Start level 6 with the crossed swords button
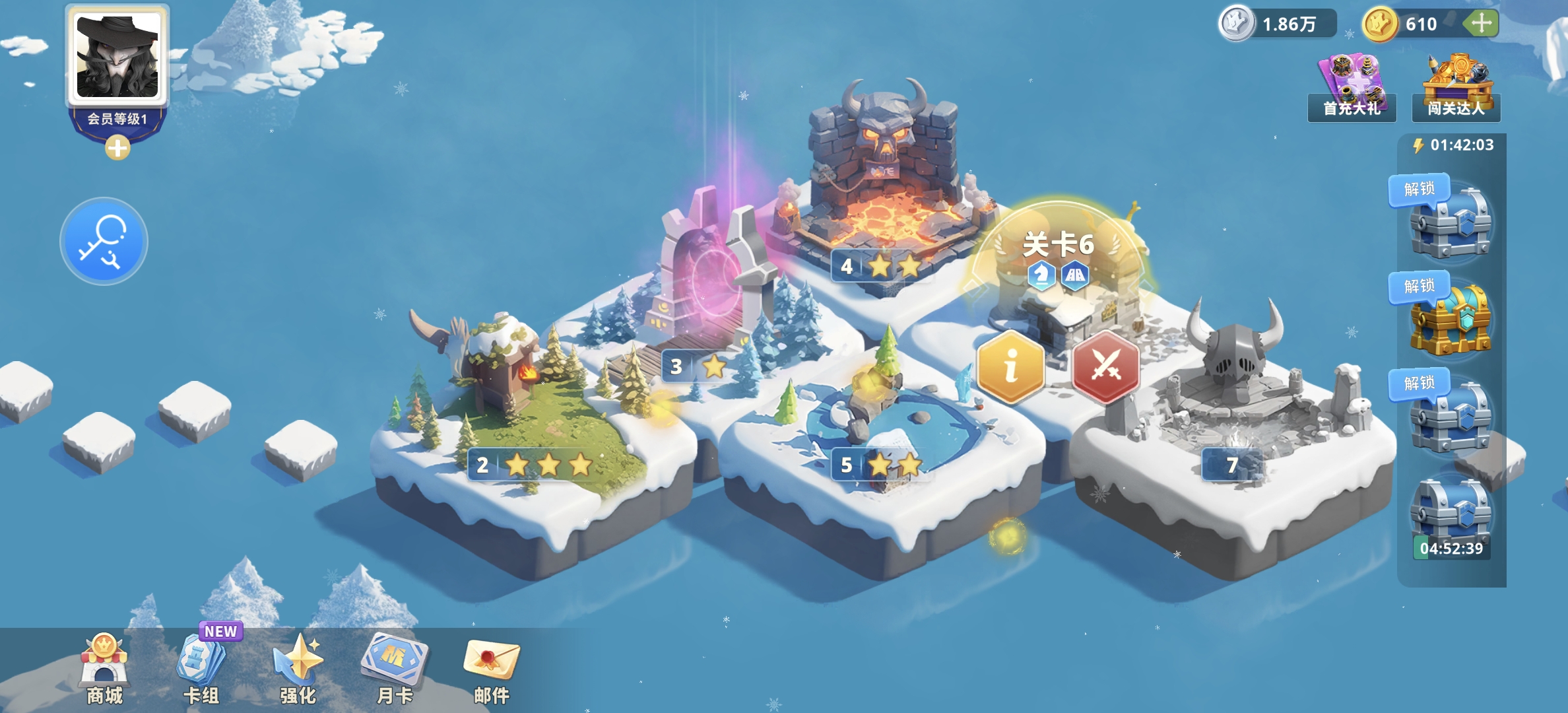This screenshot has height=713, width=1568. click(1106, 366)
